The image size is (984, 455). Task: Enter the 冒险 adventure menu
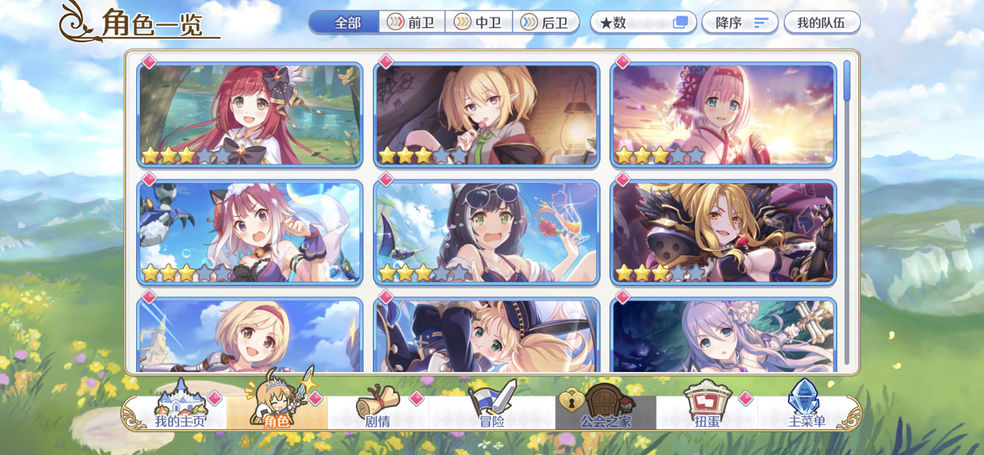click(491, 409)
